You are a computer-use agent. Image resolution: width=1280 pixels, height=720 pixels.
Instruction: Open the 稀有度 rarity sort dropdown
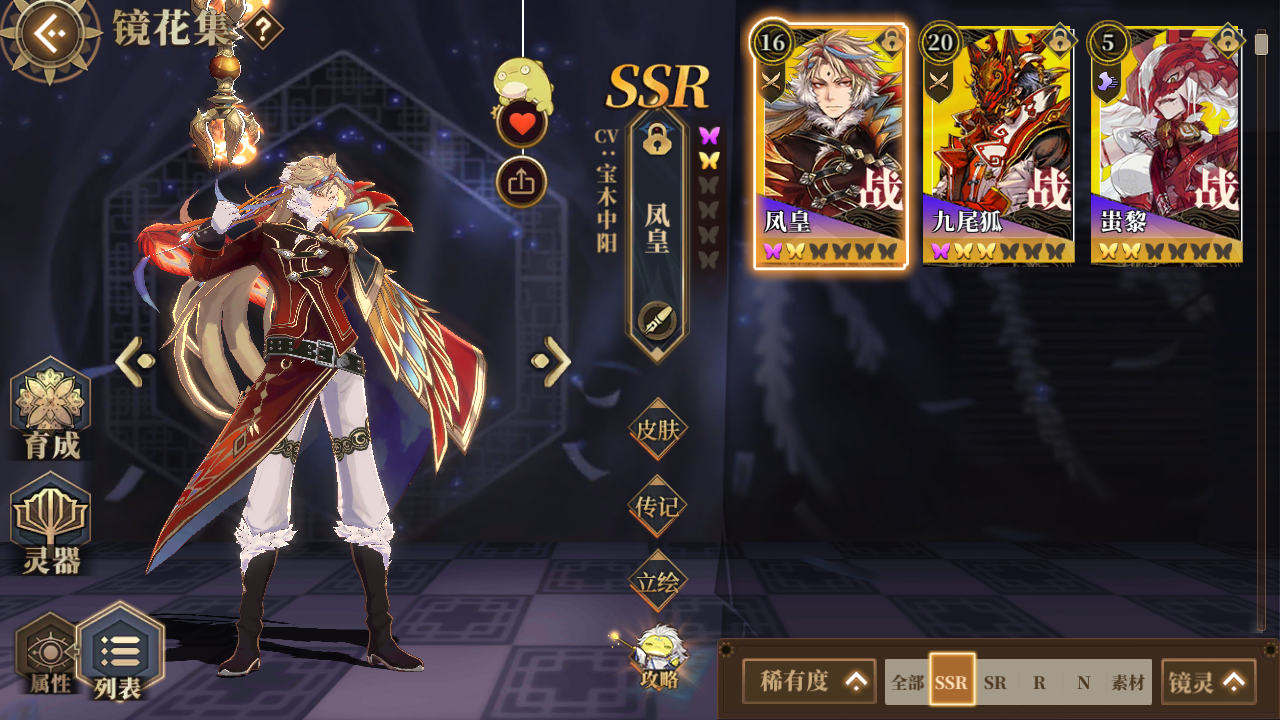click(809, 682)
